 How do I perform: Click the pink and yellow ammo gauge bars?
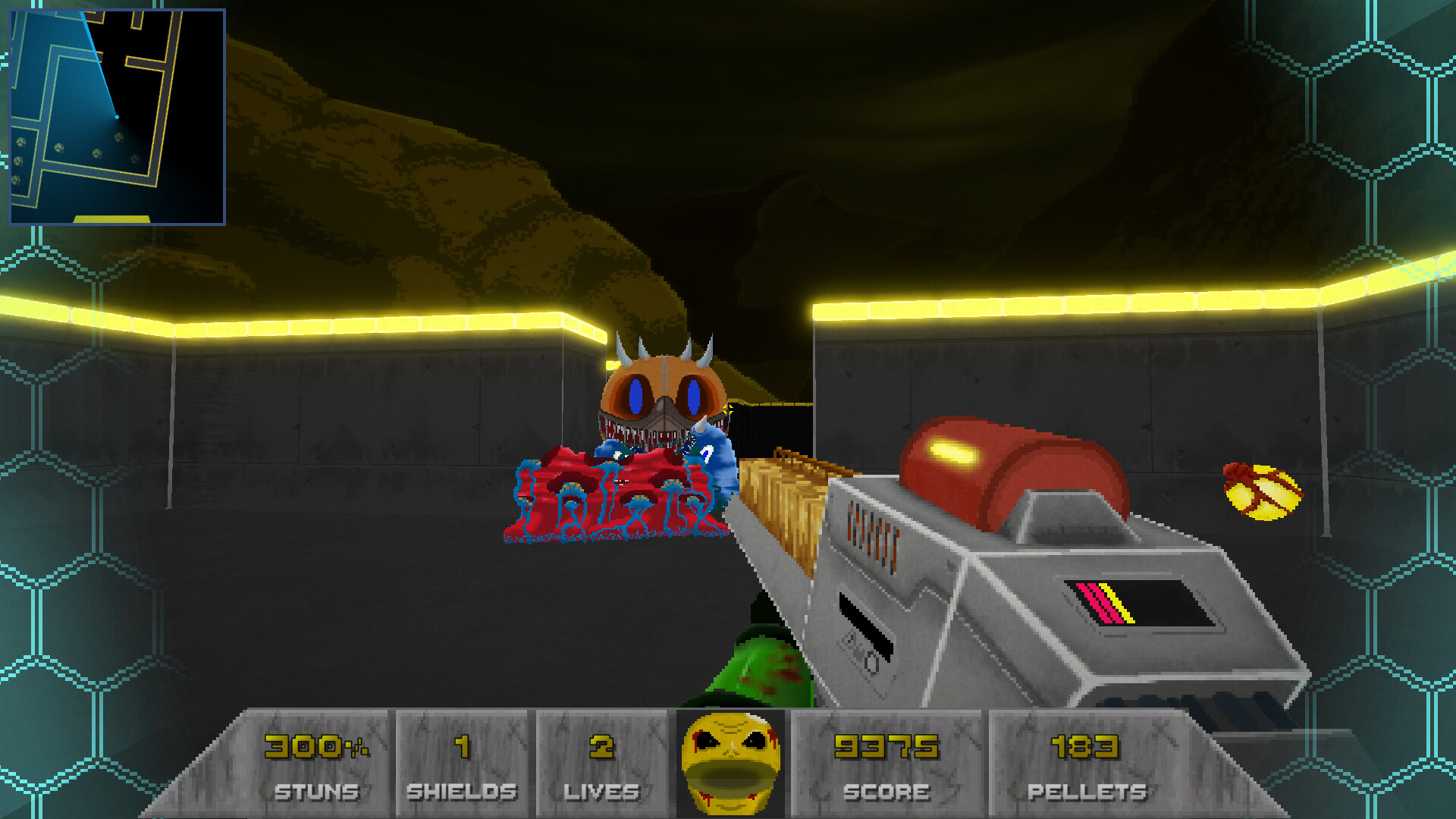(x=1100, y=601)
